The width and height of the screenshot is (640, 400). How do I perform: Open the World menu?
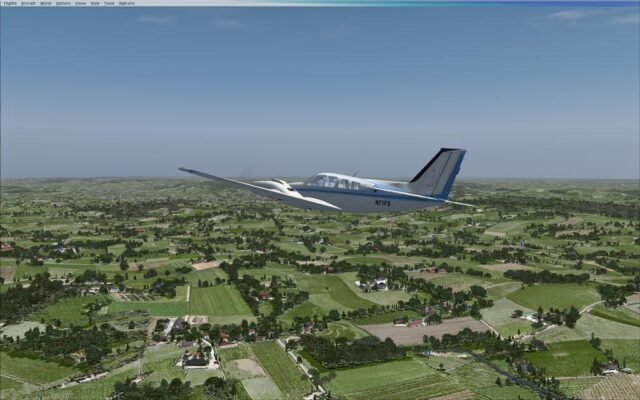click(45, 3)
